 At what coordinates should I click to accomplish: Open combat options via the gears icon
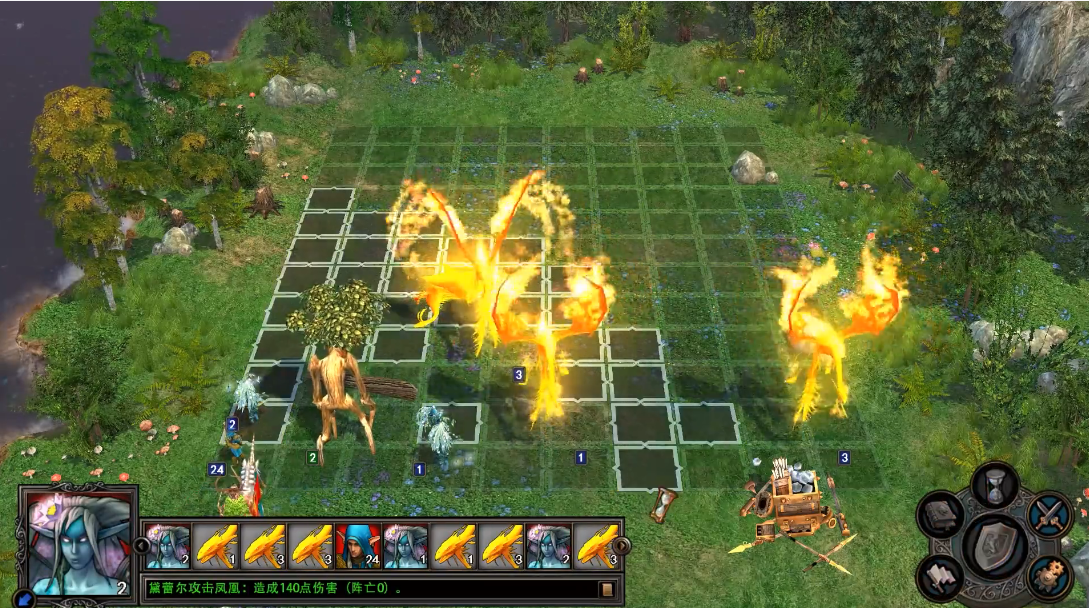tap(1048, 575)
